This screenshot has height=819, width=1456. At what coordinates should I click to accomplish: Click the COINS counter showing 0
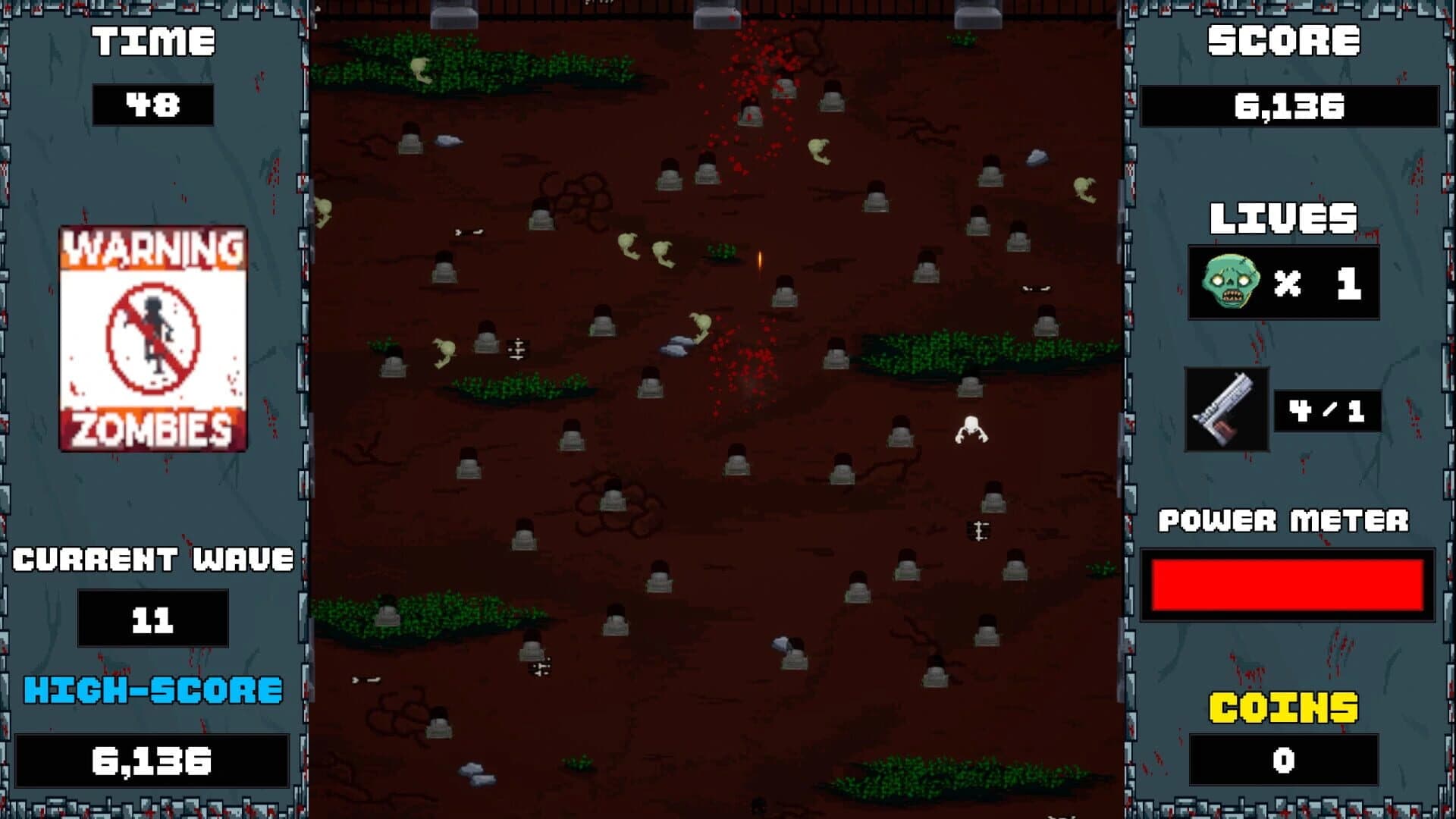point(1283,759)
